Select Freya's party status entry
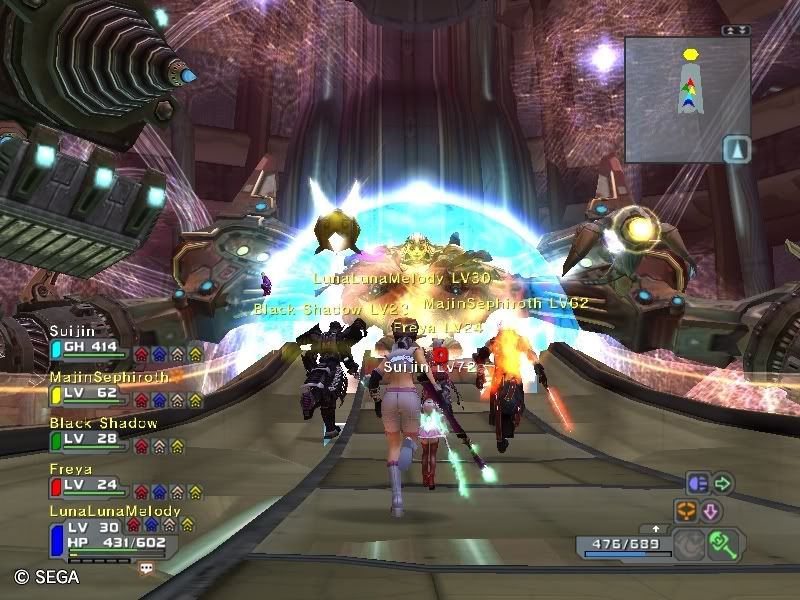Screen dimensions: 800x600 point(90,485)
